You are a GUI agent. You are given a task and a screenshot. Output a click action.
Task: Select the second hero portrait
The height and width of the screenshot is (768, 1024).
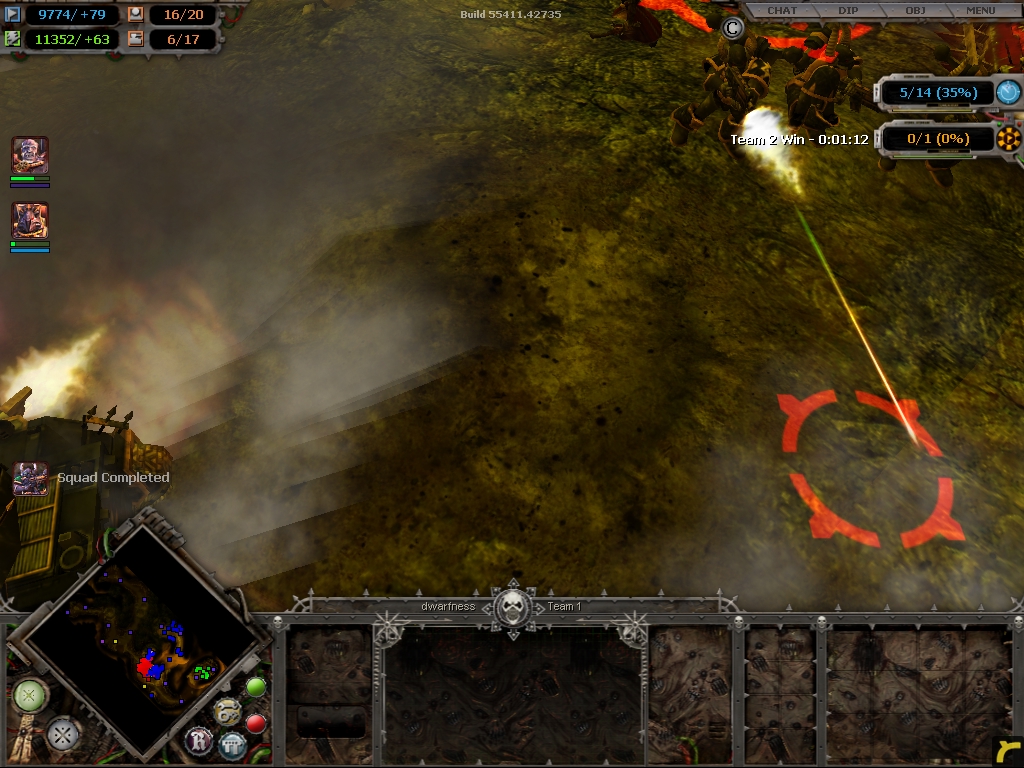[x=30, y=221]
